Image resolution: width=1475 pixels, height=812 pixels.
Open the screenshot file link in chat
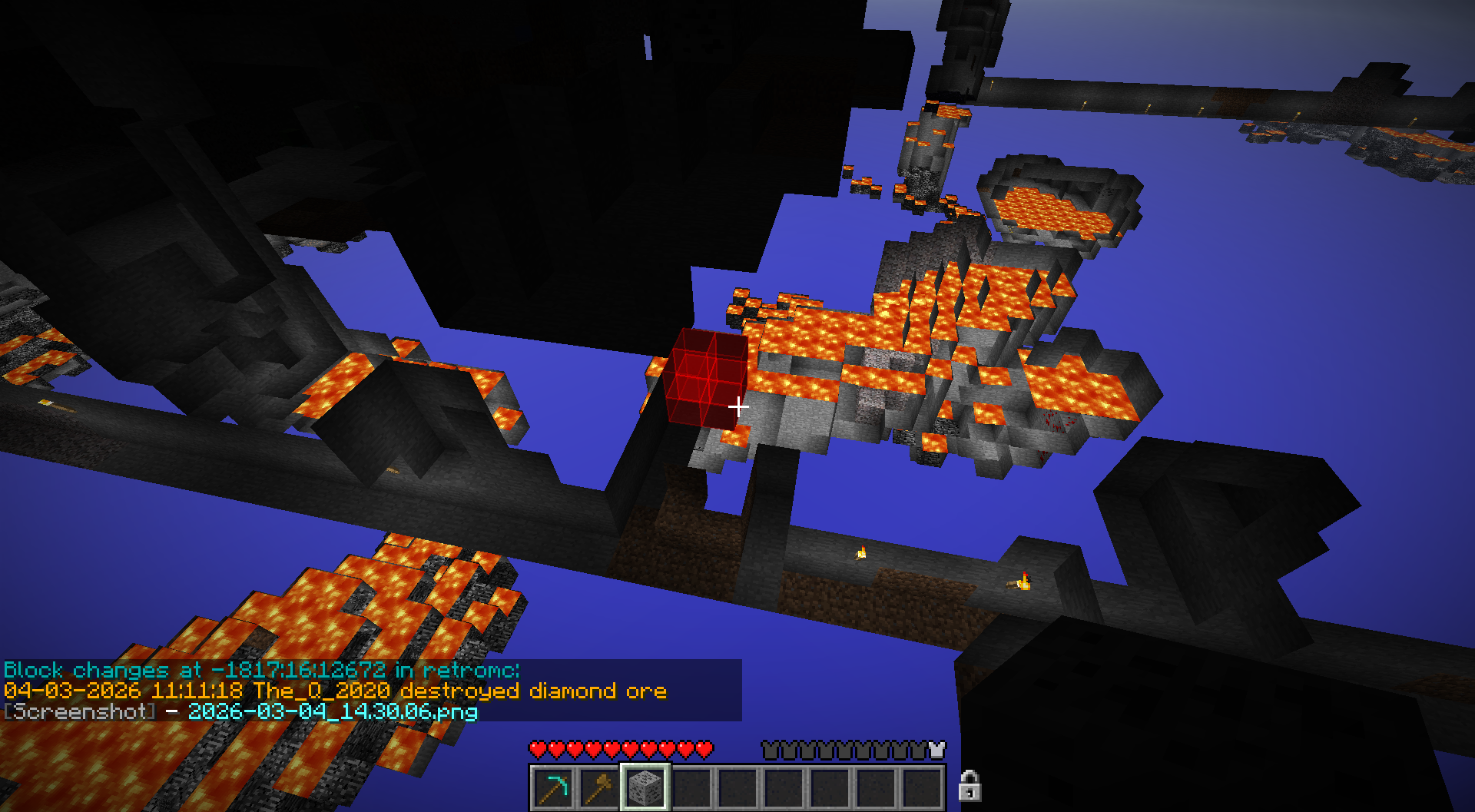(333, 711)
